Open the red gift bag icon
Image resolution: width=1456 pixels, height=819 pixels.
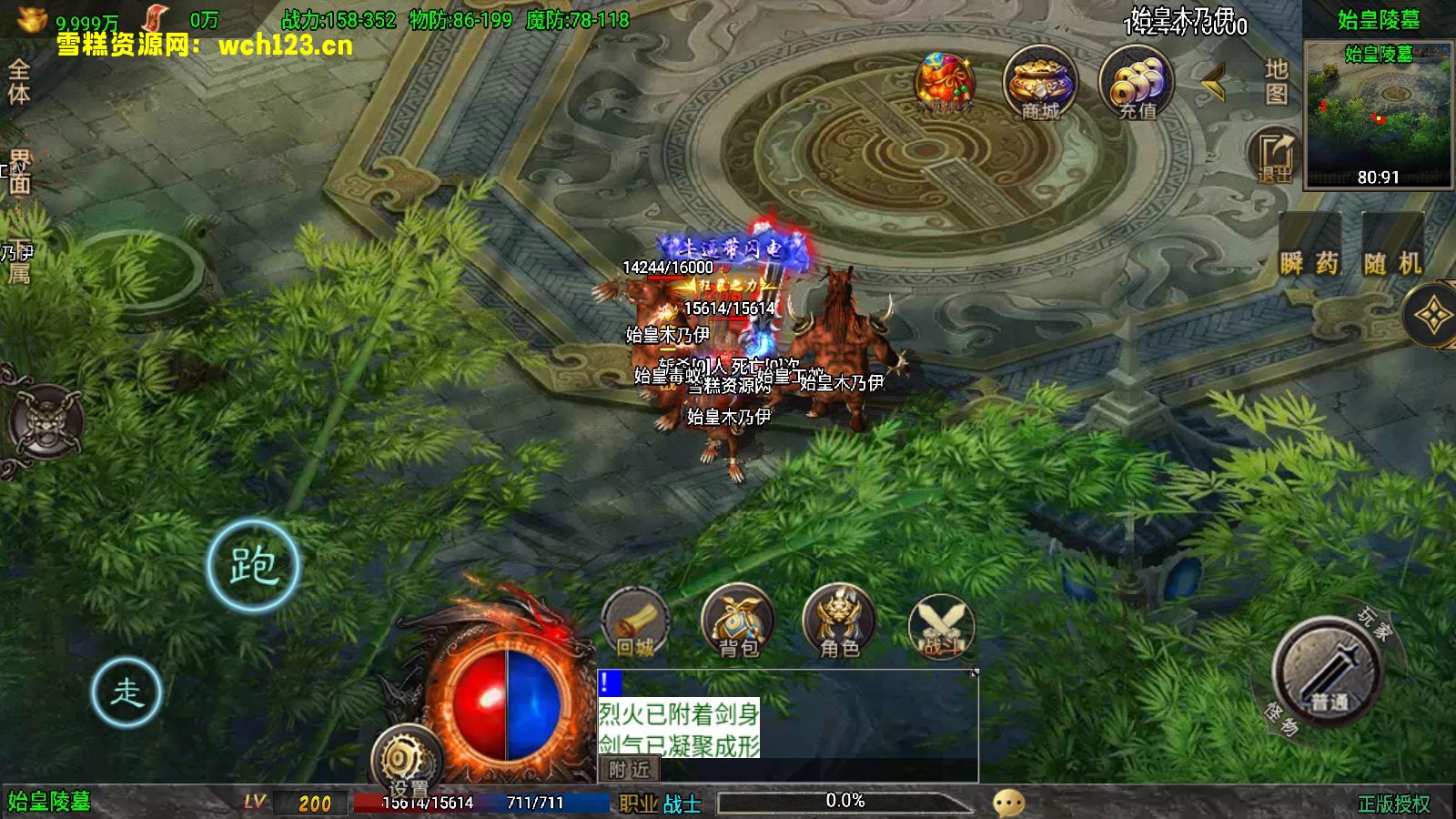[x=945, y=83]
